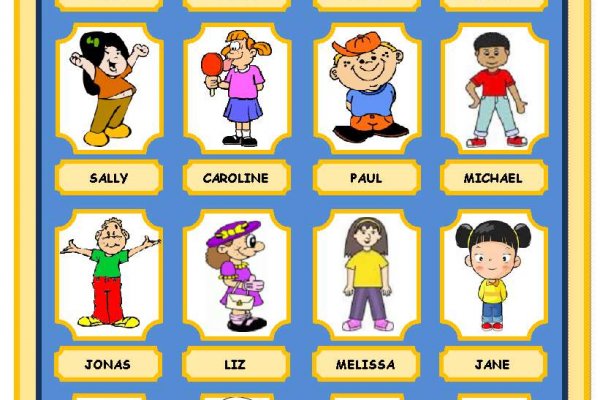Select the CAROLINE name label

point(236,178)
